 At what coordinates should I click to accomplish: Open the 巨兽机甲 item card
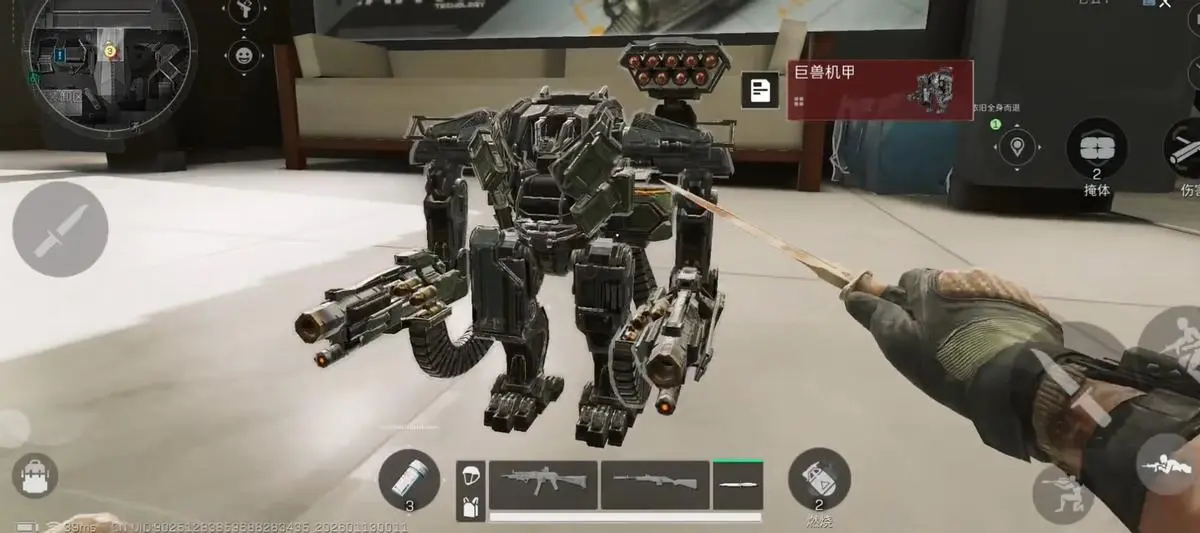coord(880,90)
